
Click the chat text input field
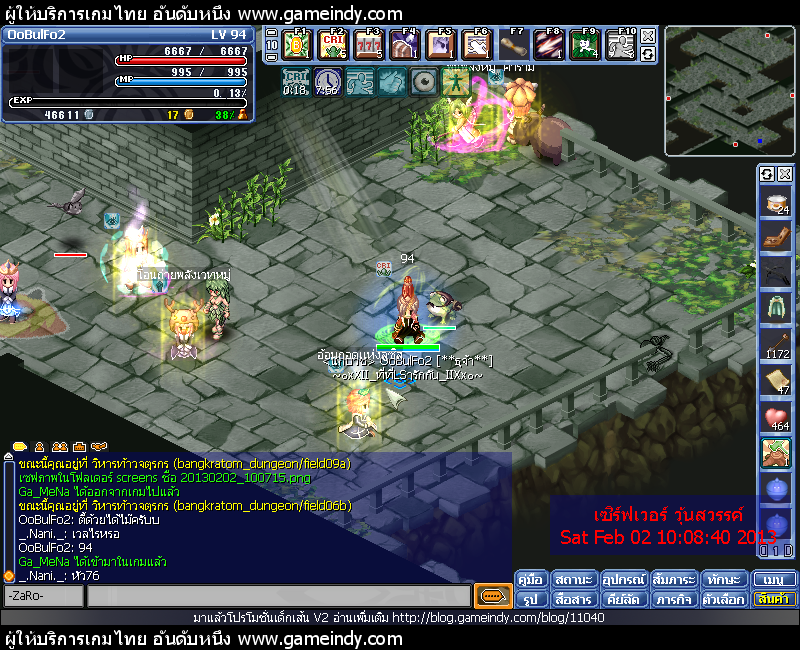(x=278, y=596)
